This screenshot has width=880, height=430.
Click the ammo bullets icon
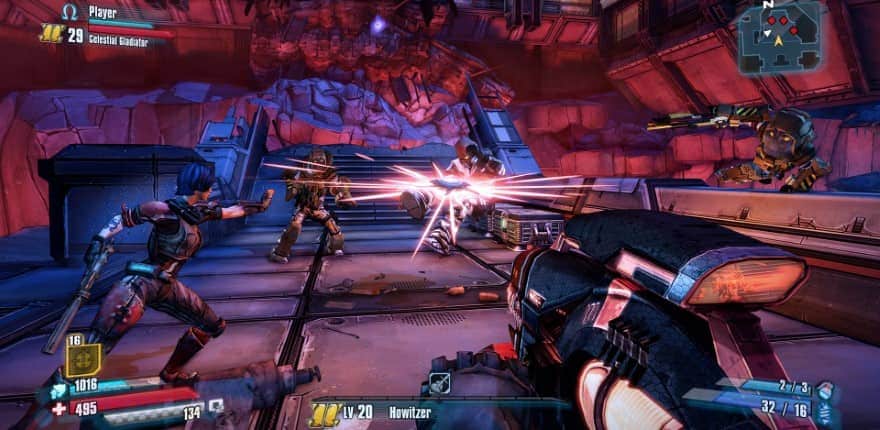pos(824,409)
